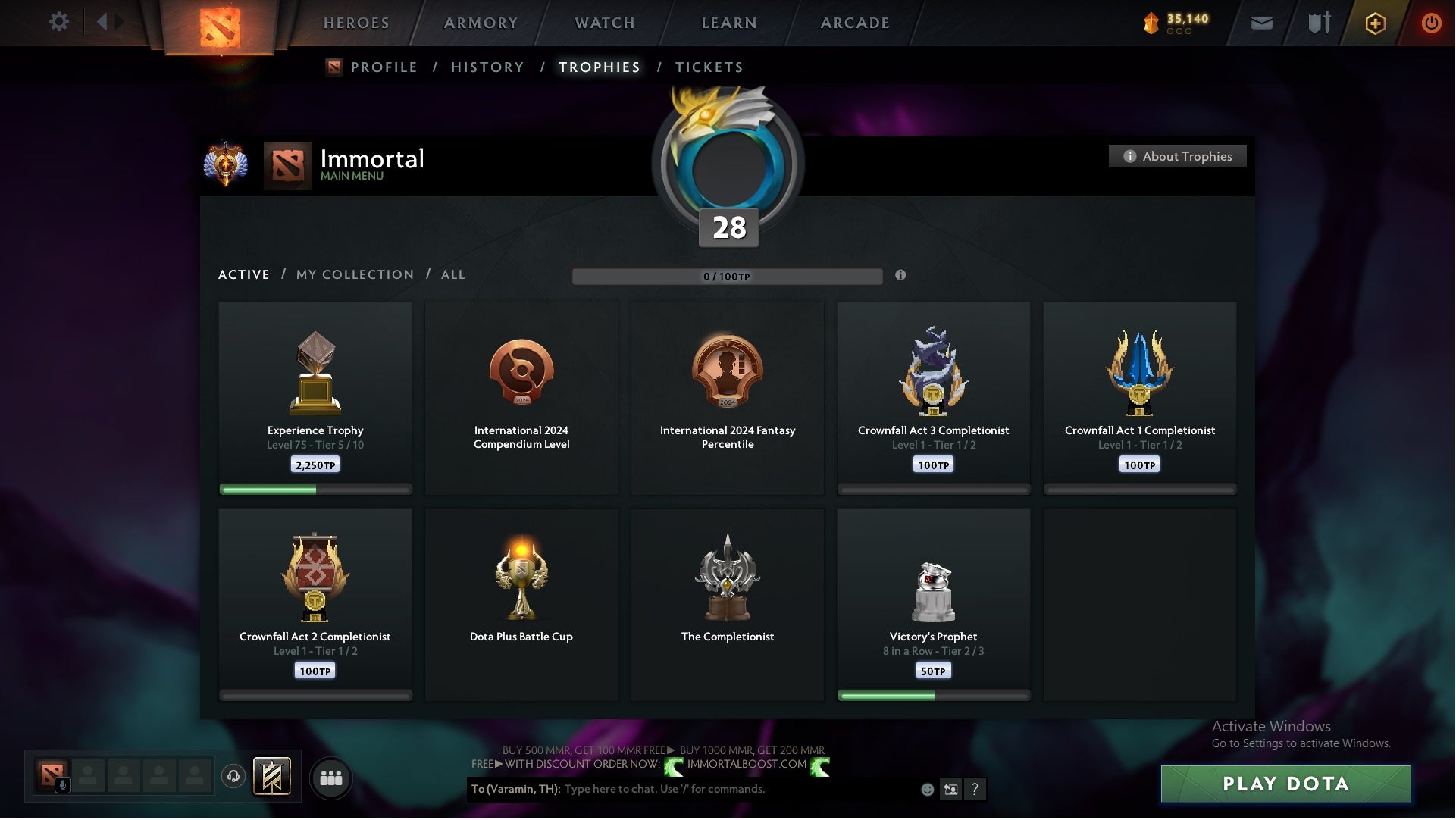Viewport: 1456px width, 820px height.
Task: Click the power button to exit Dota
Action: [1431, 23]
